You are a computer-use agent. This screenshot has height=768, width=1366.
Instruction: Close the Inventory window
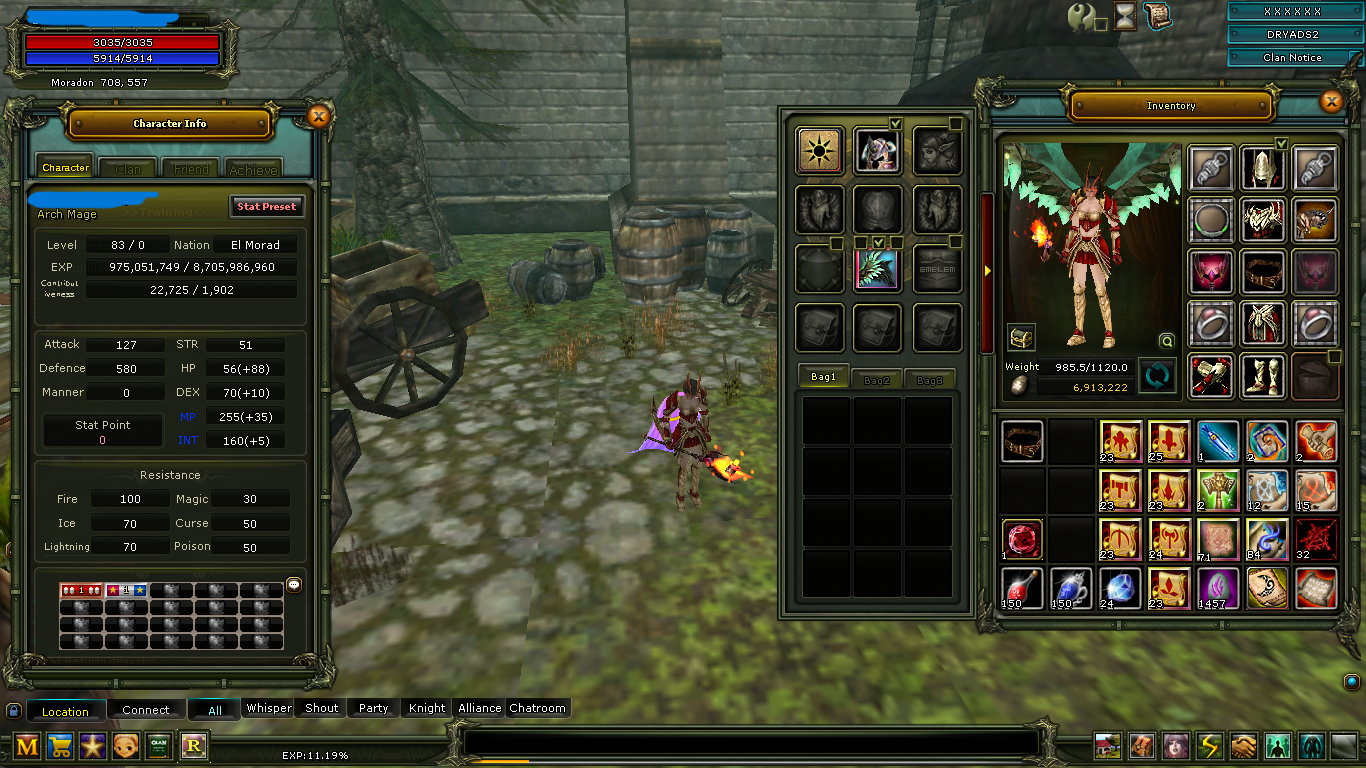pos(1330,101)
